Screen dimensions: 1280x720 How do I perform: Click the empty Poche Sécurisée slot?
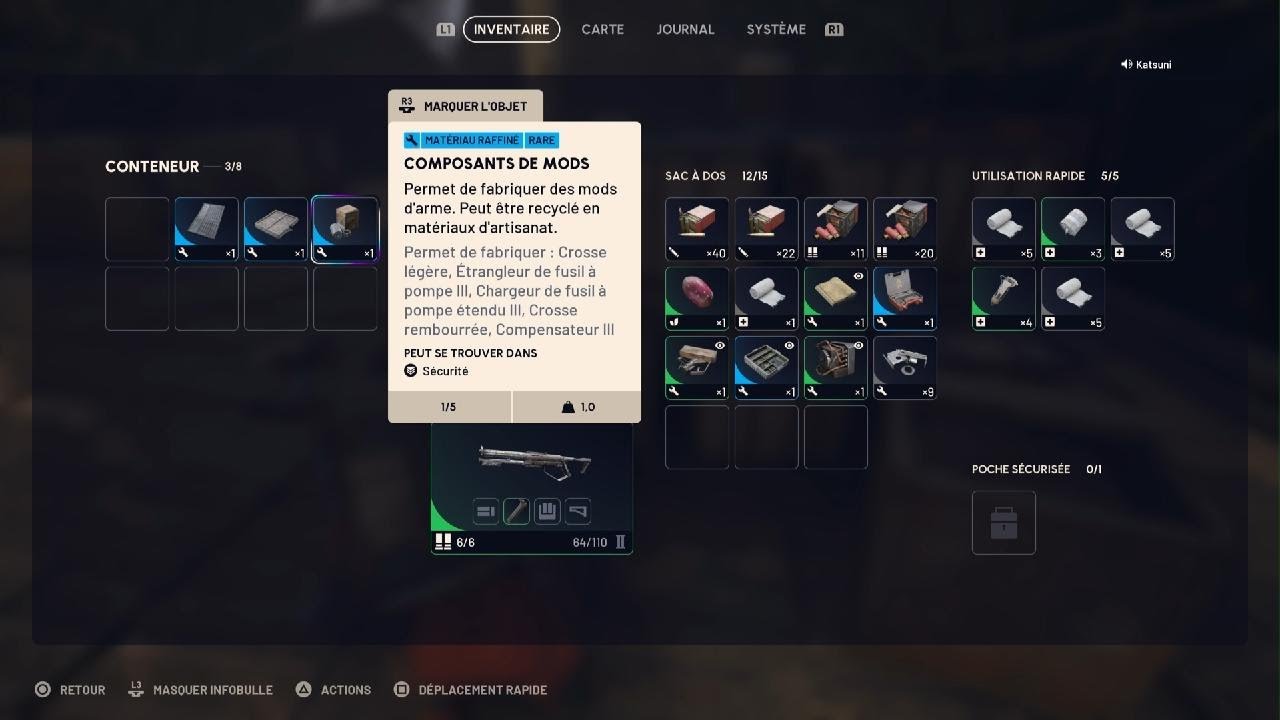[1004, 522]
